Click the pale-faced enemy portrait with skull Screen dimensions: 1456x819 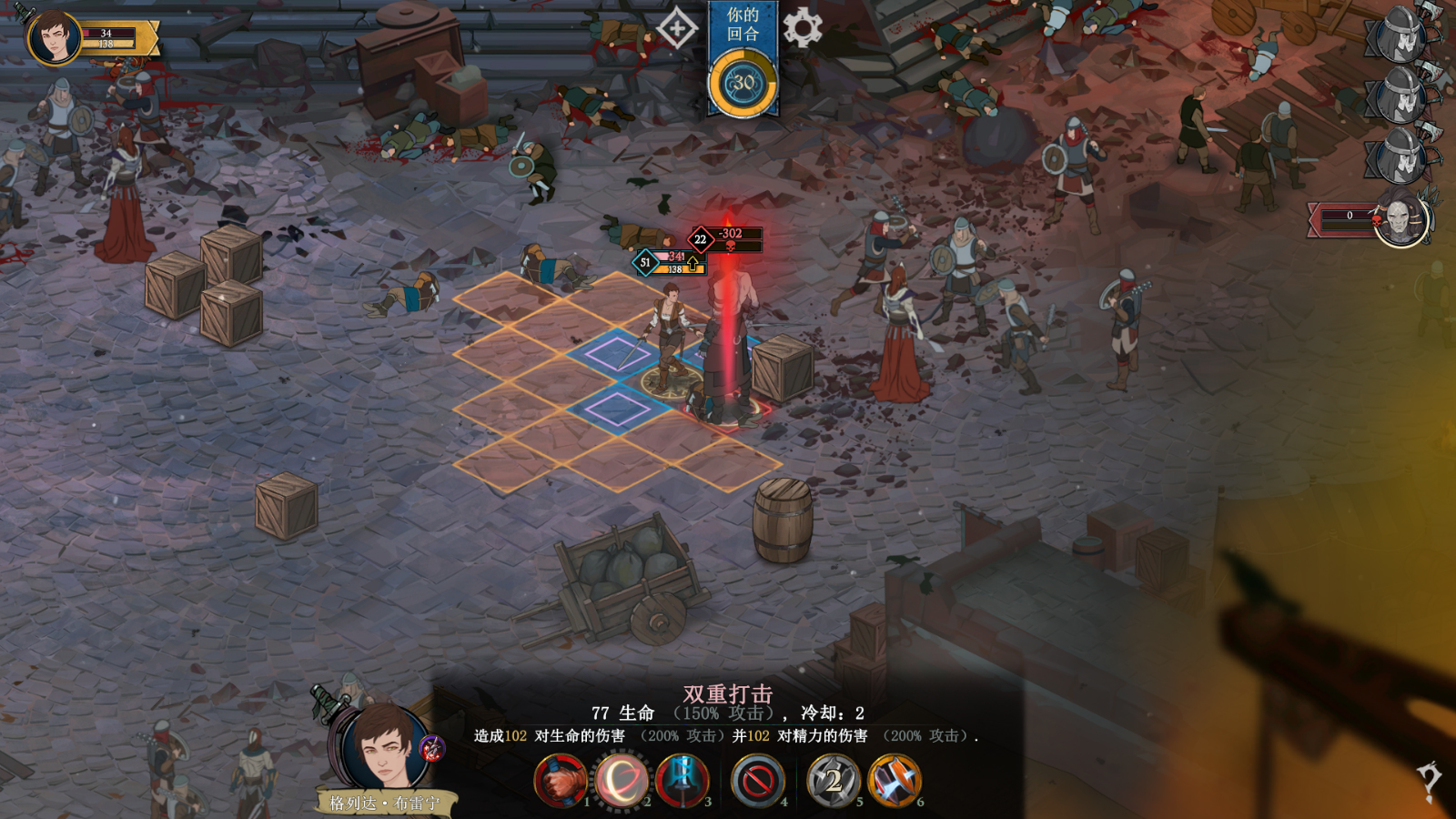click(x=1401, y=218)
